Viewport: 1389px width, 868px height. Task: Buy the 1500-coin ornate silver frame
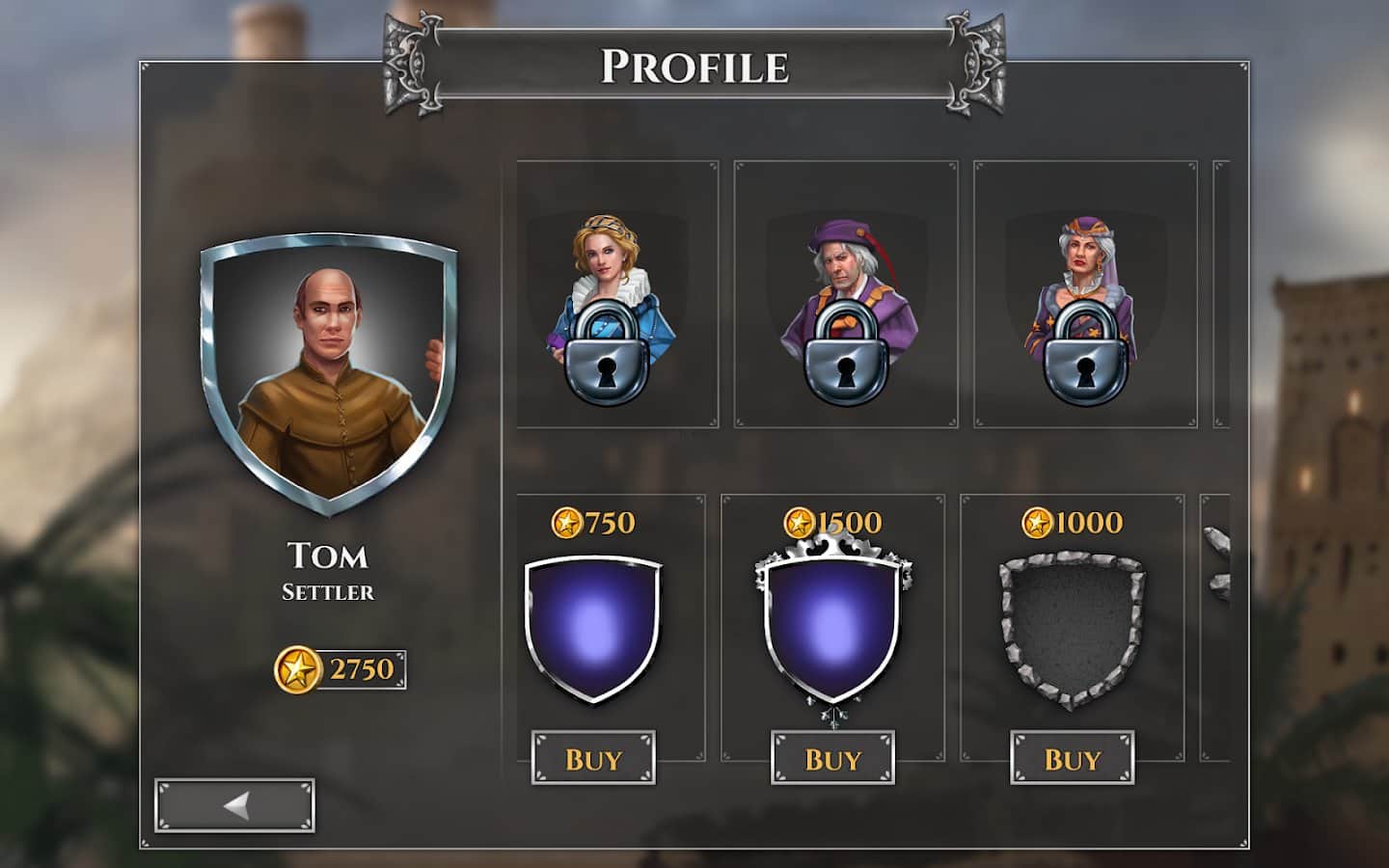832,758
